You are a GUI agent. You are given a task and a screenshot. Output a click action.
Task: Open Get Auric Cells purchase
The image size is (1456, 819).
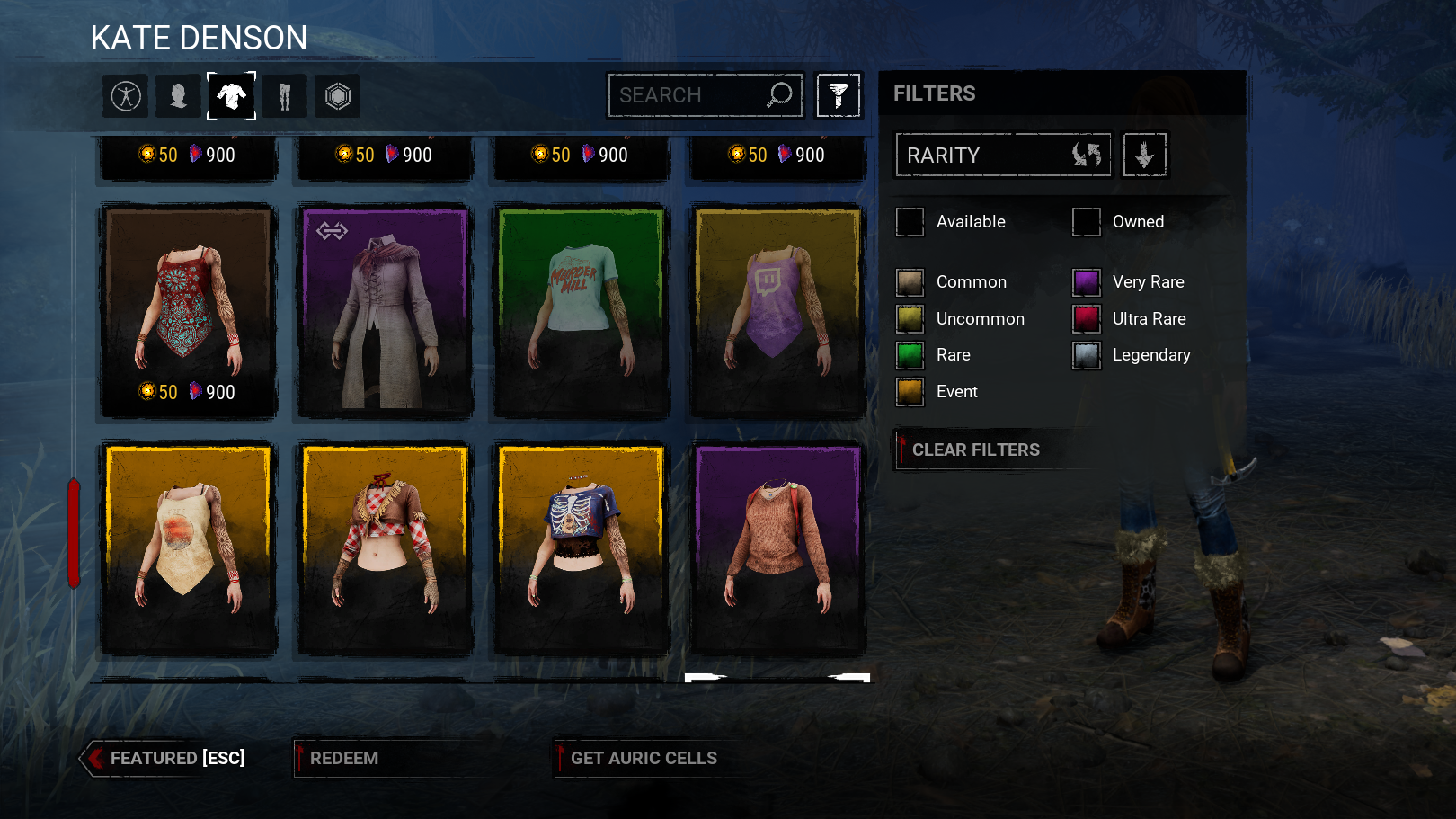(x=644, y=759)
